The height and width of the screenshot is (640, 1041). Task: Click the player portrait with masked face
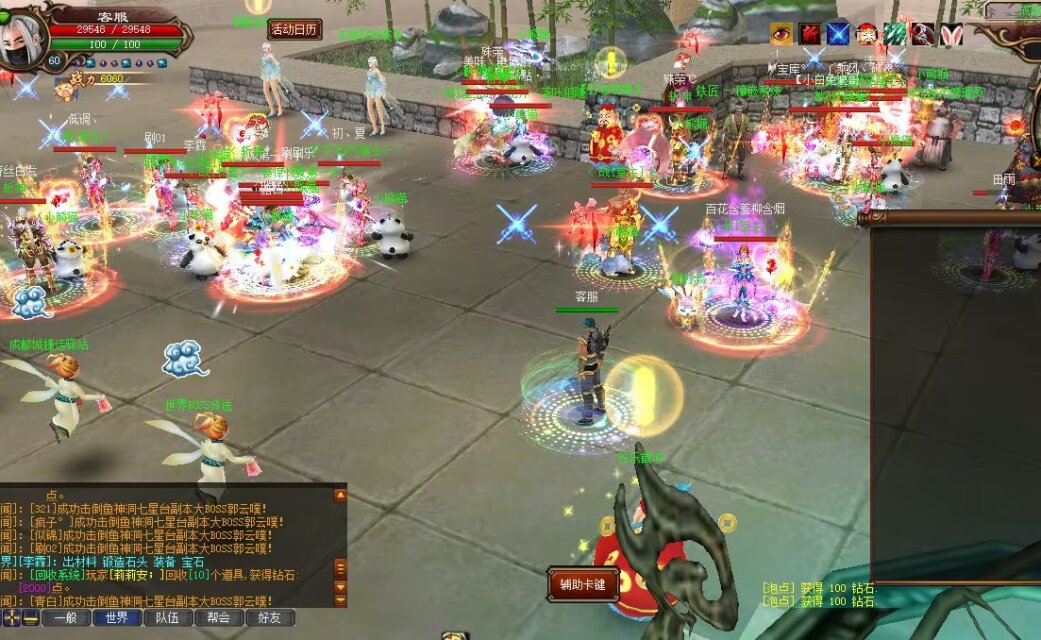tap(20, 38)
